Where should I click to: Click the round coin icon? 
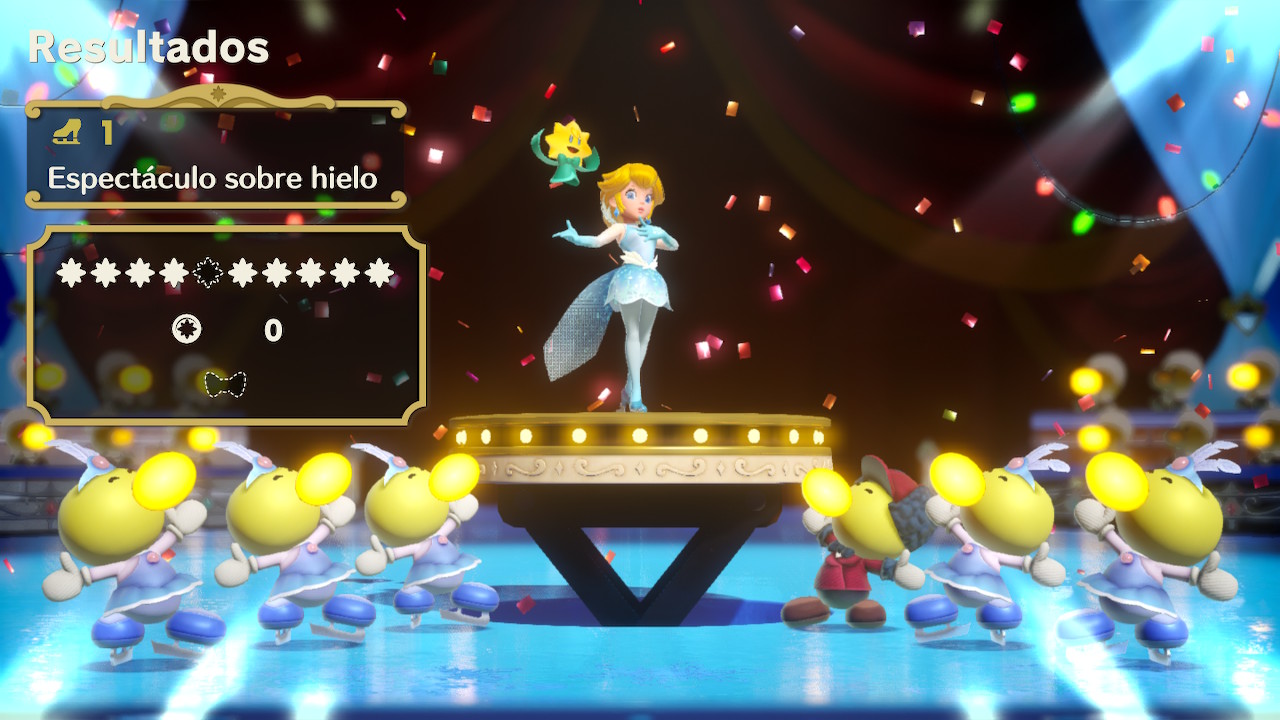point(187,329)
